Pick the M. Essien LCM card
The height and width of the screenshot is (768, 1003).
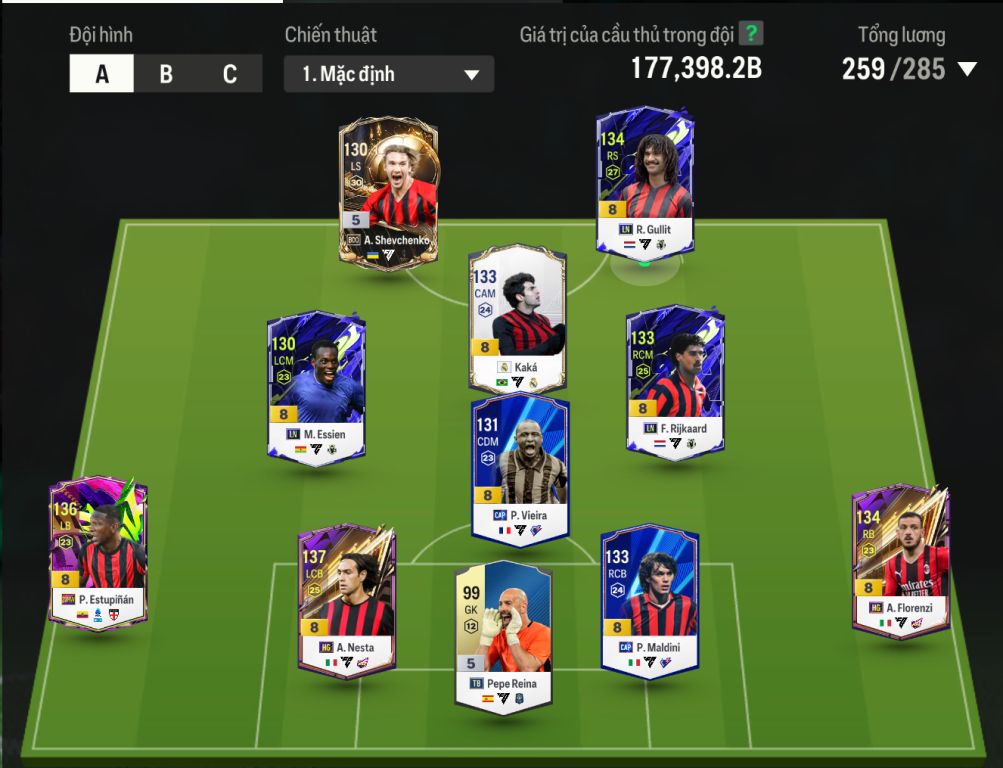[x=316, y=385]
